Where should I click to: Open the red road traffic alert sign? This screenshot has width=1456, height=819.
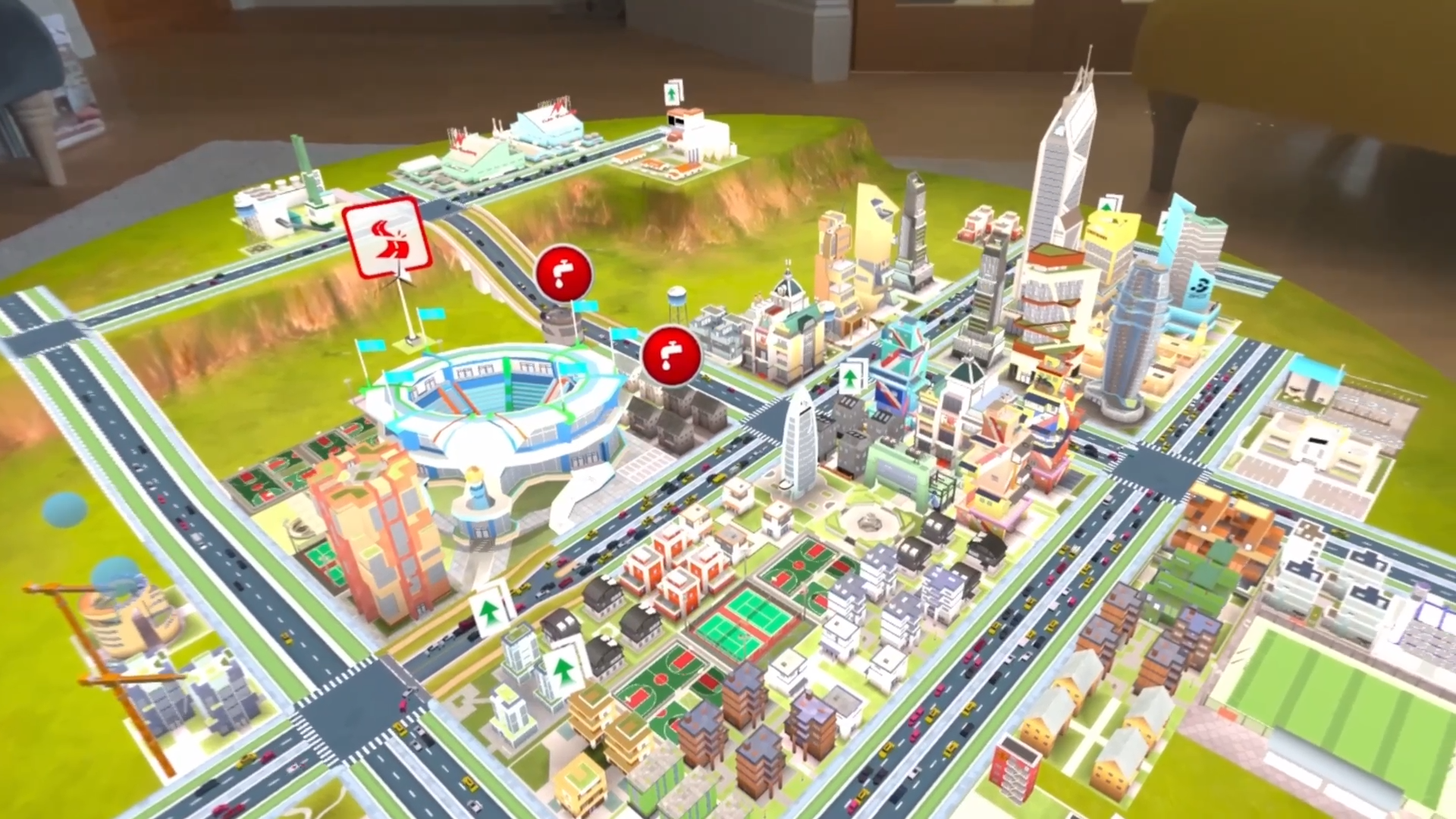click(x=388, y=237)
